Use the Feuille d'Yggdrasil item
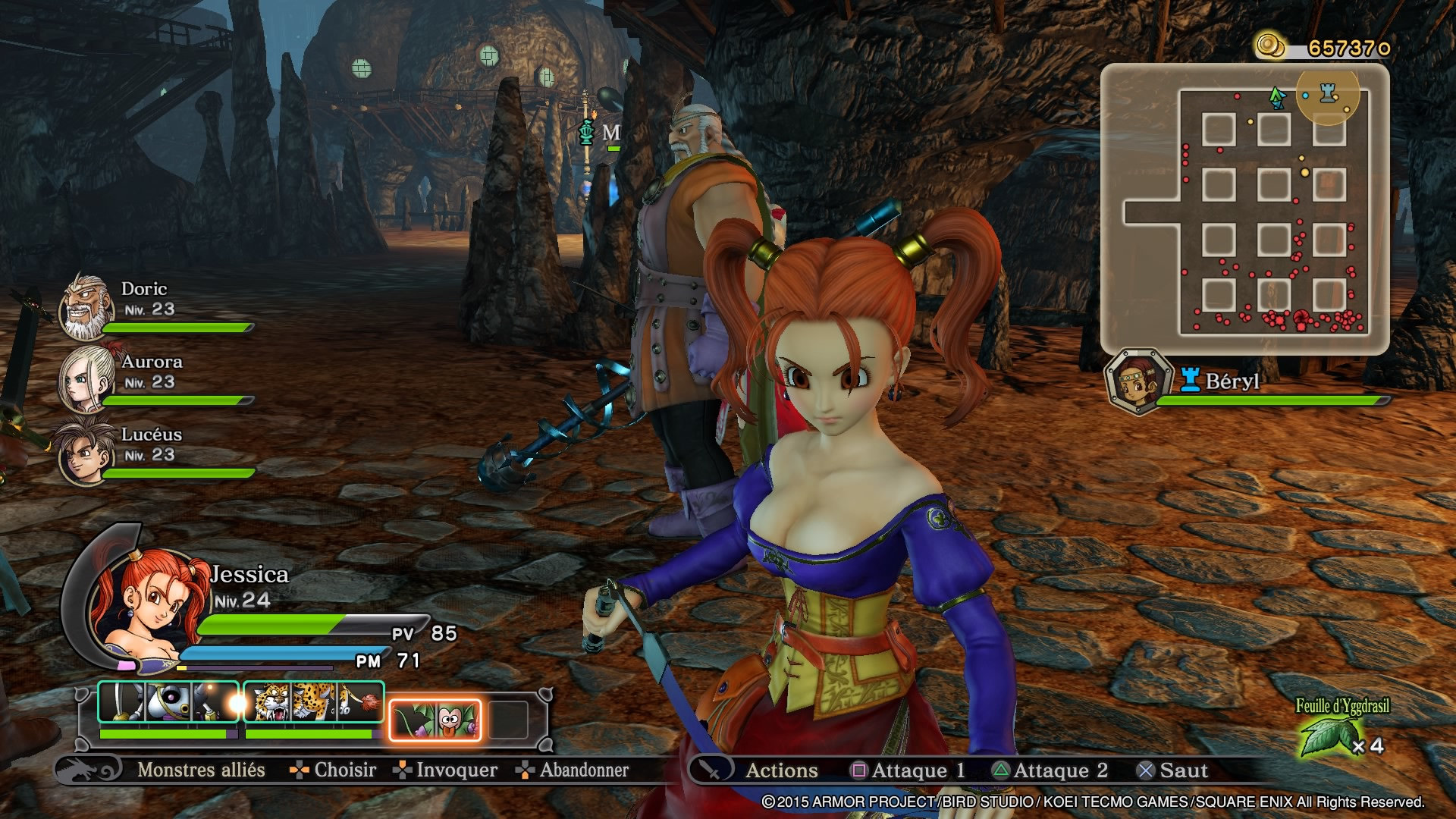Screen dimensions: 1456x819 coord(1329,735)
